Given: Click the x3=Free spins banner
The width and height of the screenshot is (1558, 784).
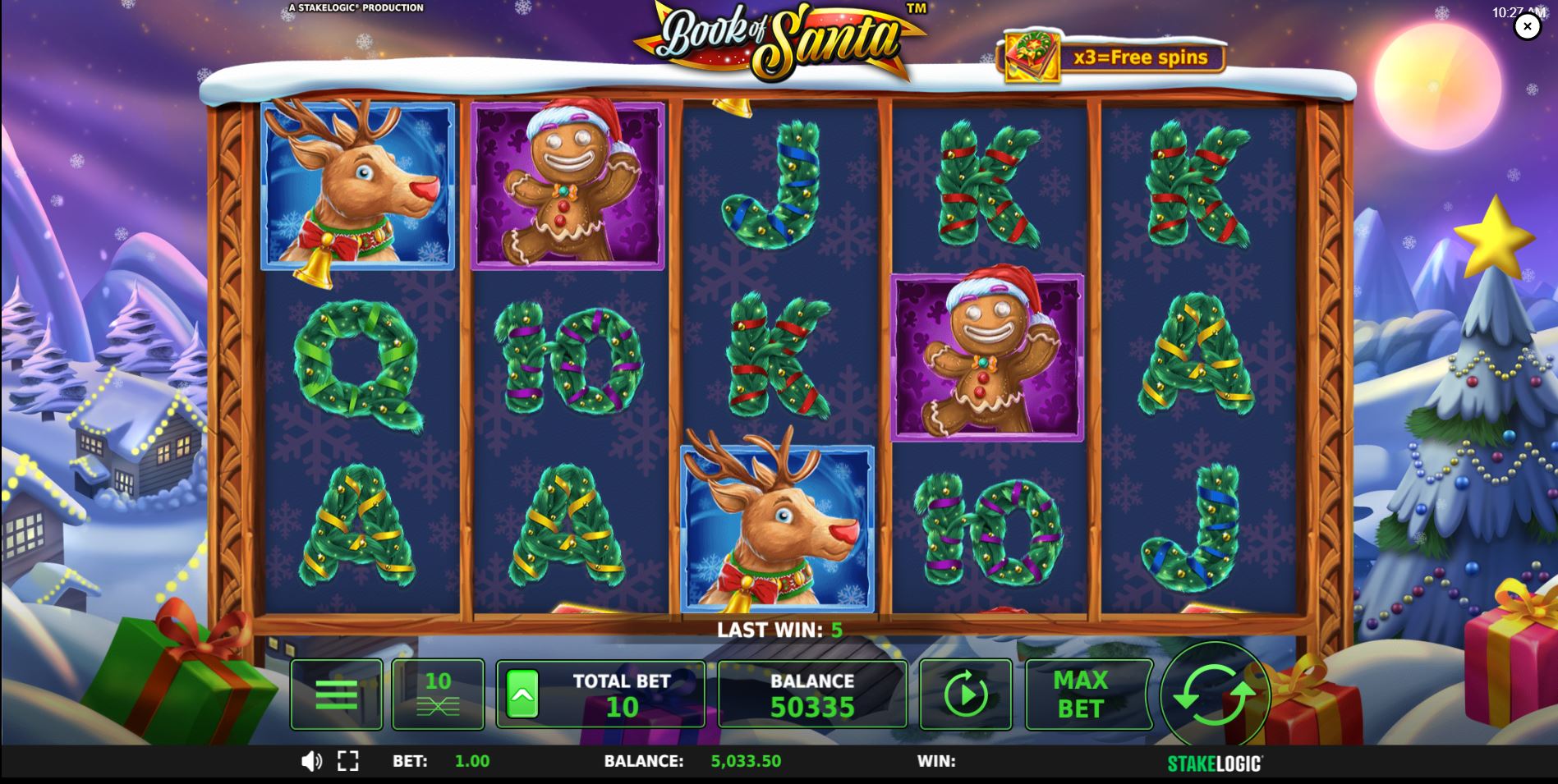Looking at the screenshot, I should 1142,57.
